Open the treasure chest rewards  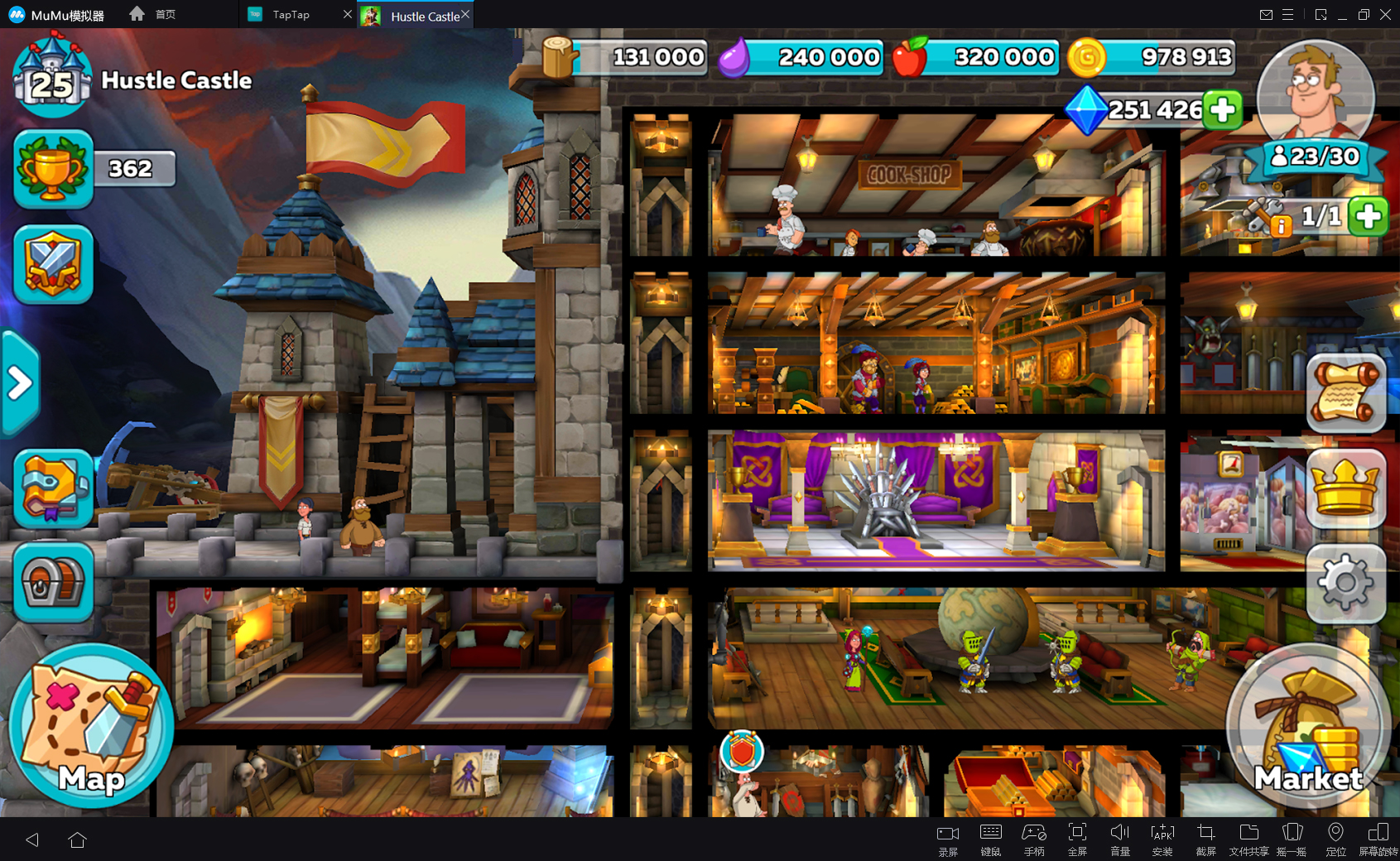click(52, 584)
